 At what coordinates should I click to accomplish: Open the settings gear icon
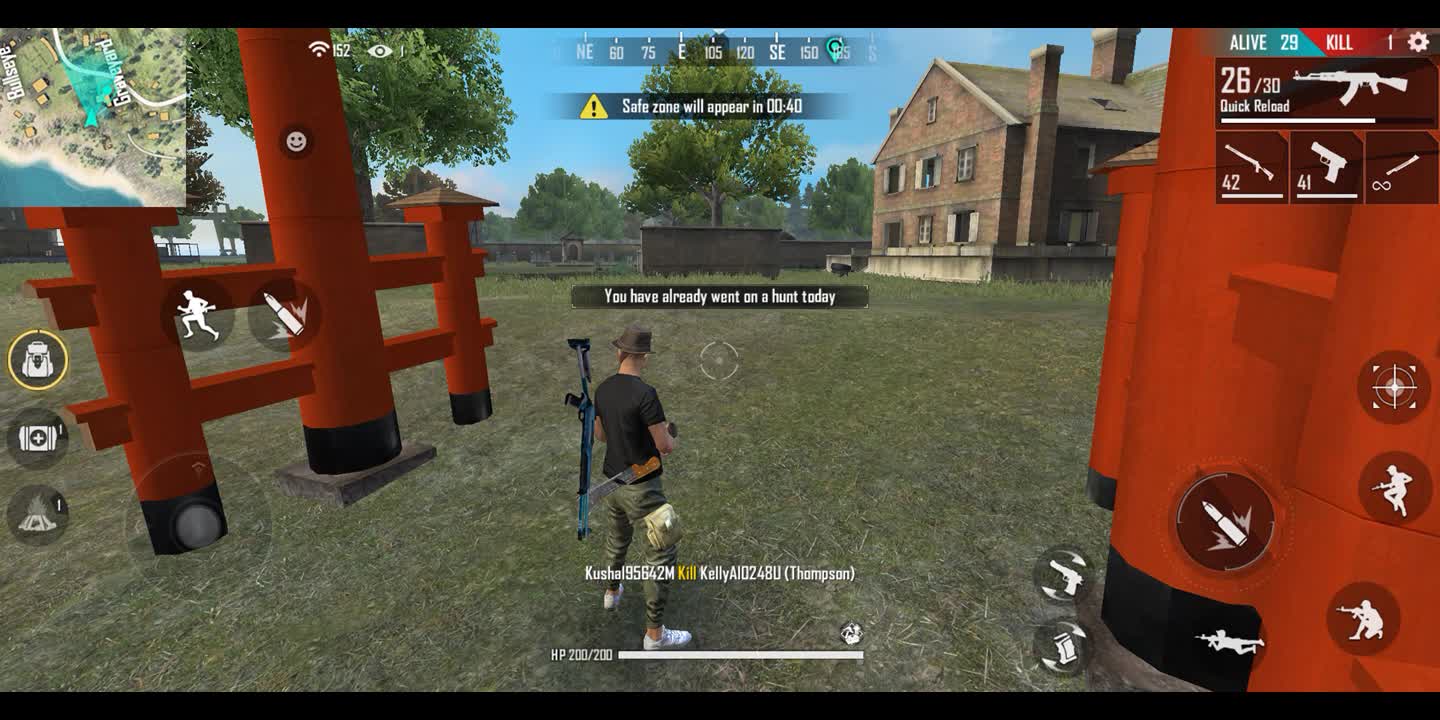[1417, 42]
